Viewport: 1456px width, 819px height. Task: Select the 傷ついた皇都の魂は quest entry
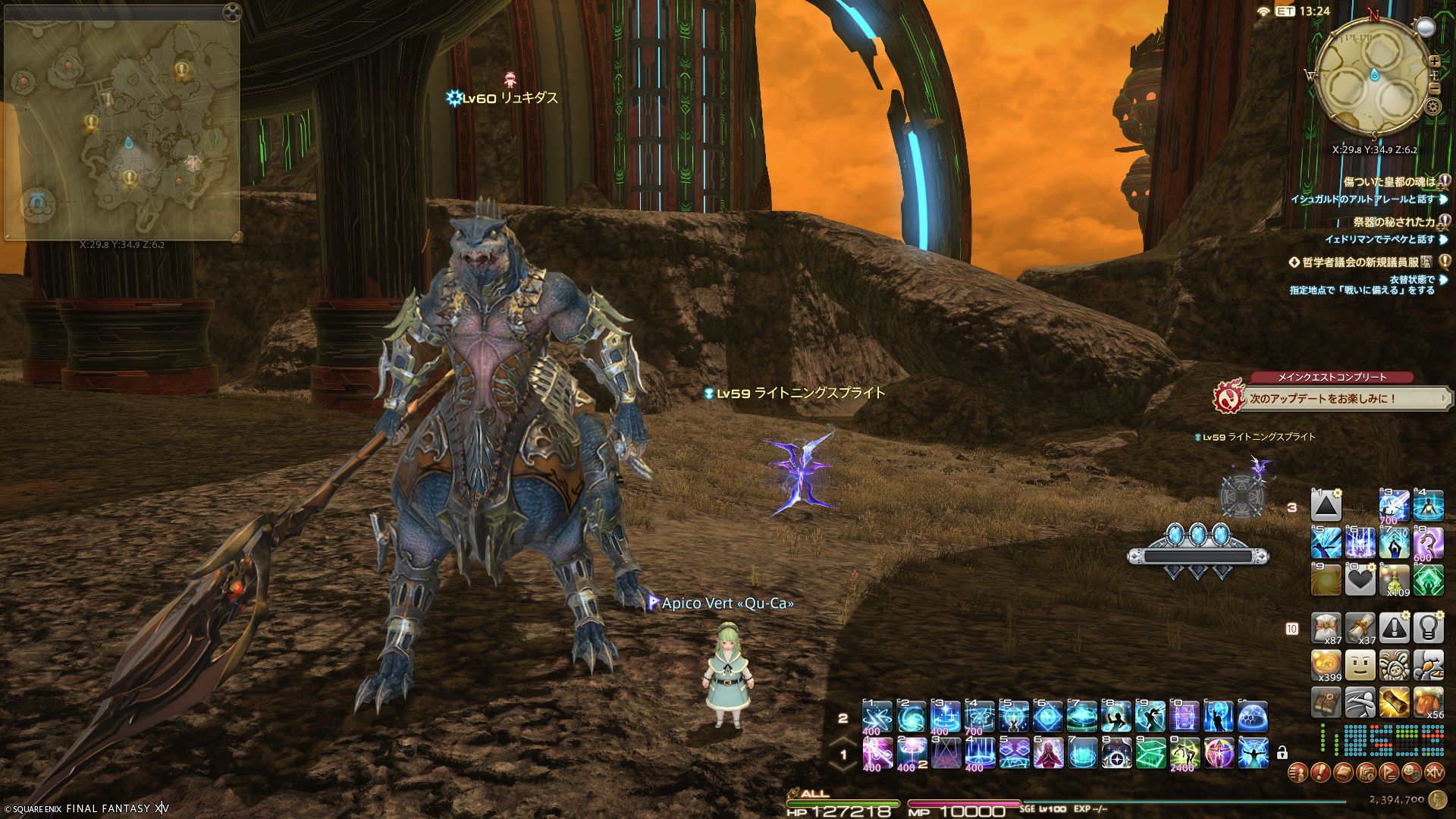[x=1389, y=182]
